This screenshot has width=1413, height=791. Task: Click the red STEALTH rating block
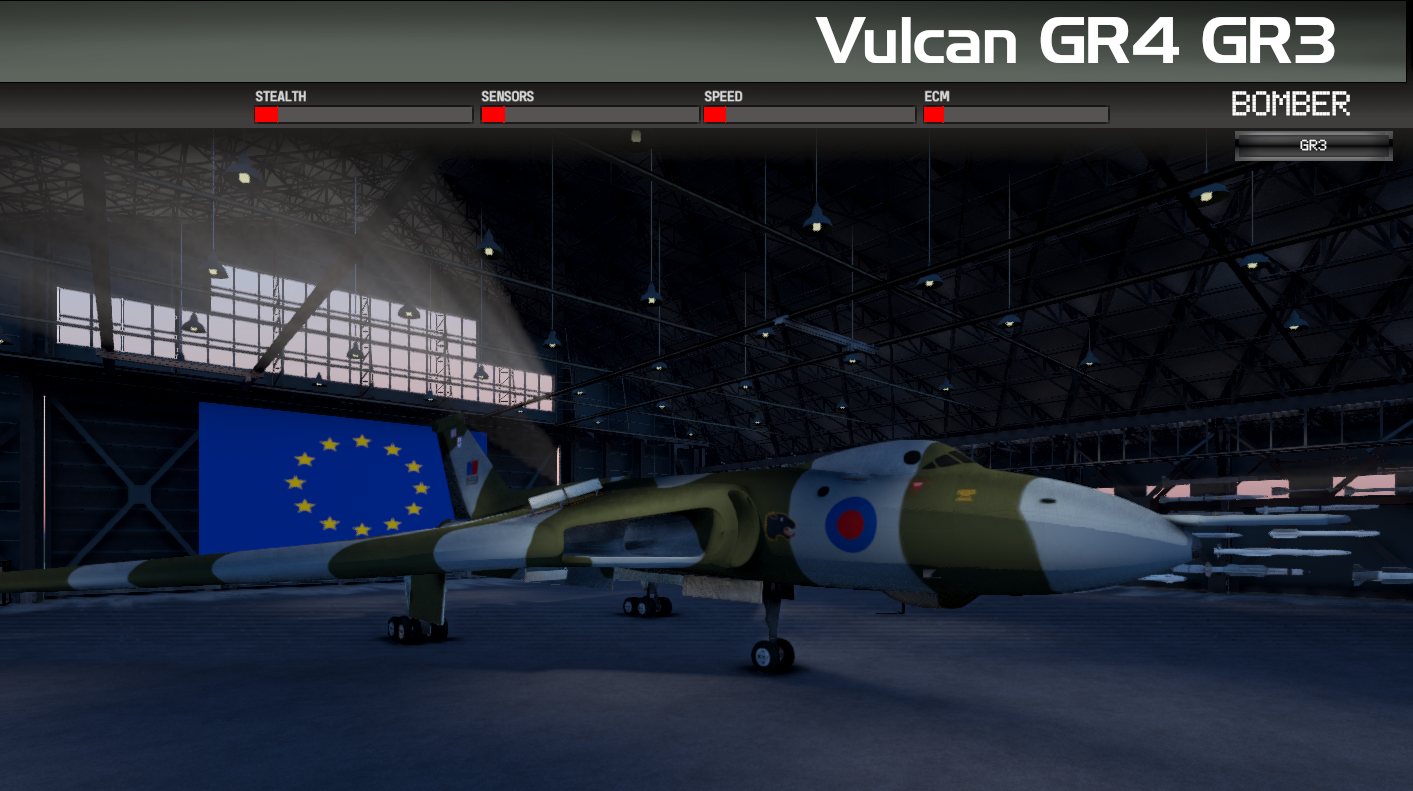(x=265, y=114)
